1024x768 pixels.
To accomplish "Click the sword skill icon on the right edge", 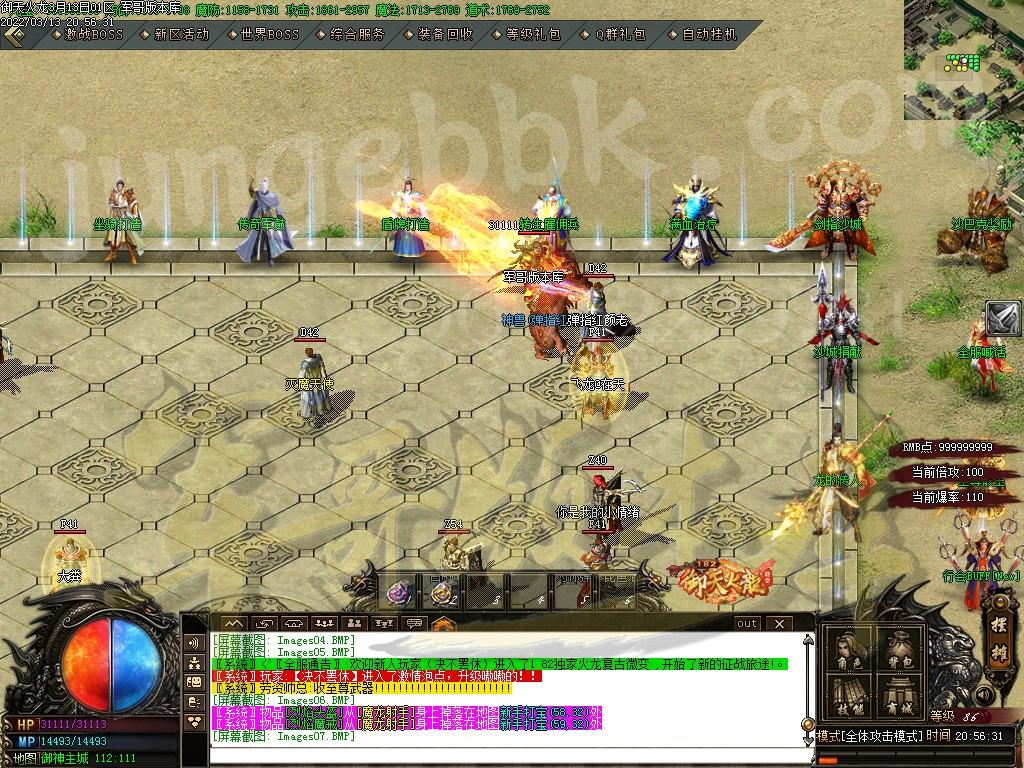I will click(1003, 319).
